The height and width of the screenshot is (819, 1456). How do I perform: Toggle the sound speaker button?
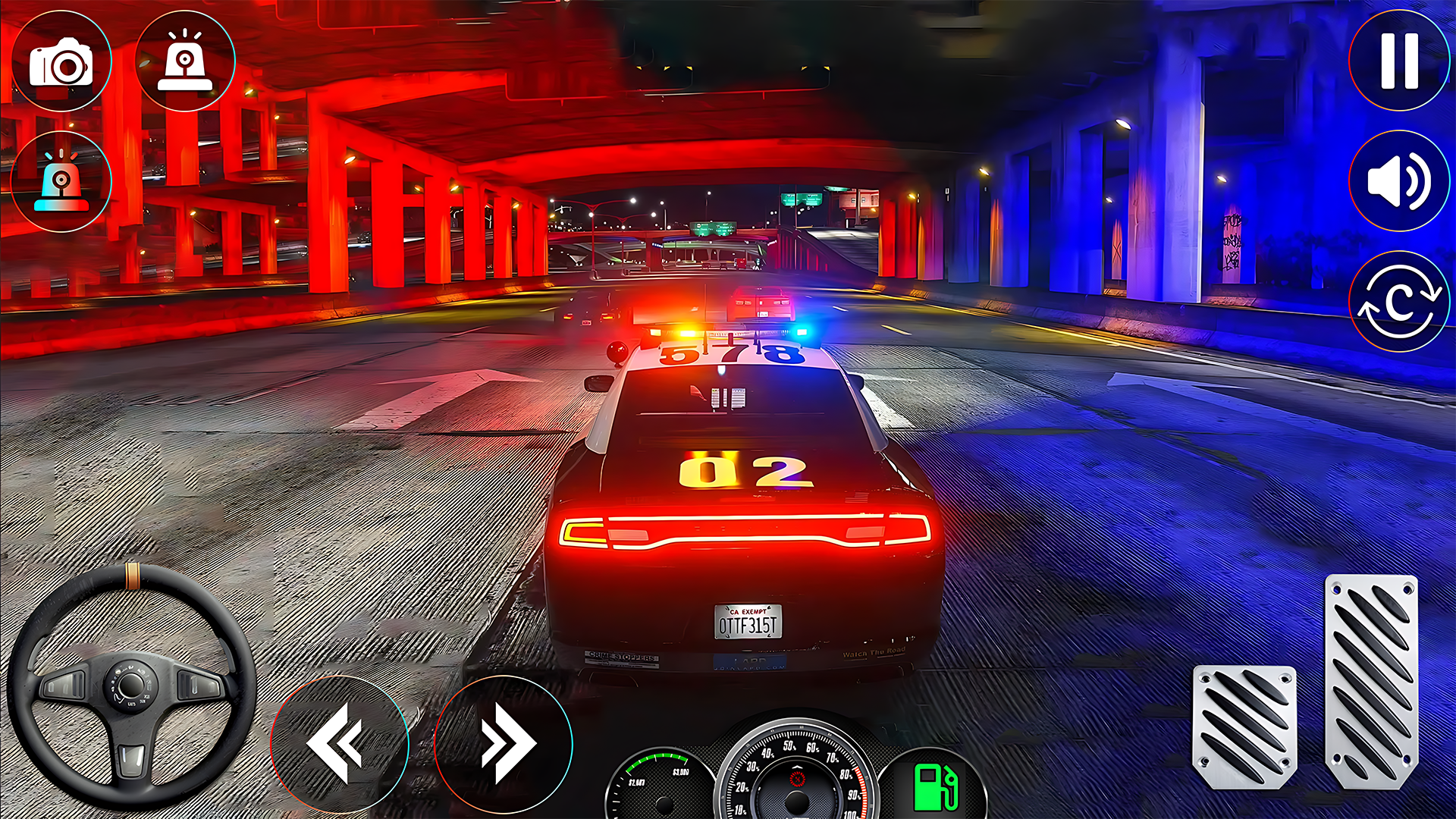tap(1399, 181)
